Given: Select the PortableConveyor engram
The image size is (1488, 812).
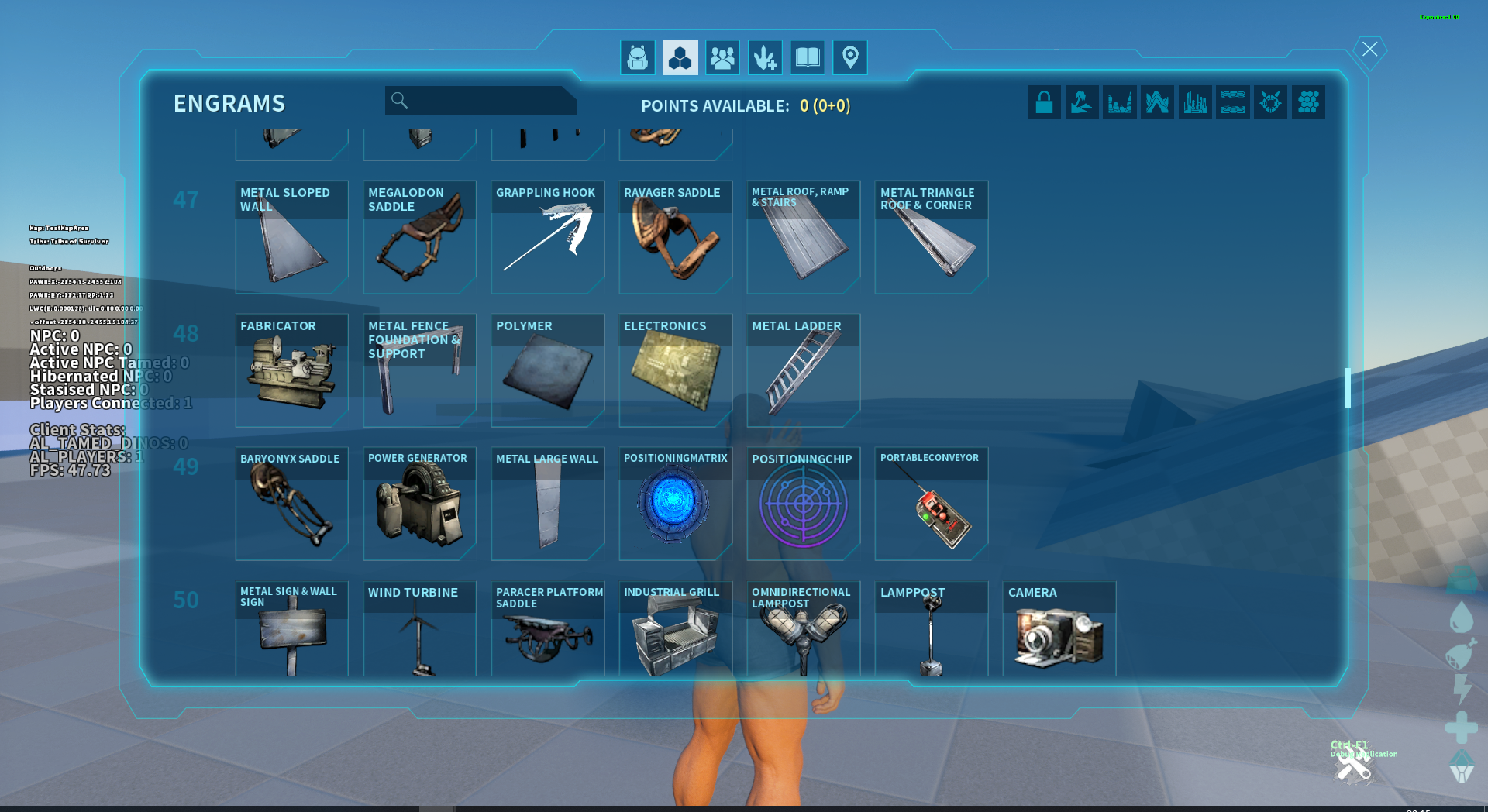Looking at the screenshot, I should pyautogui.click(x=931, y=504).
